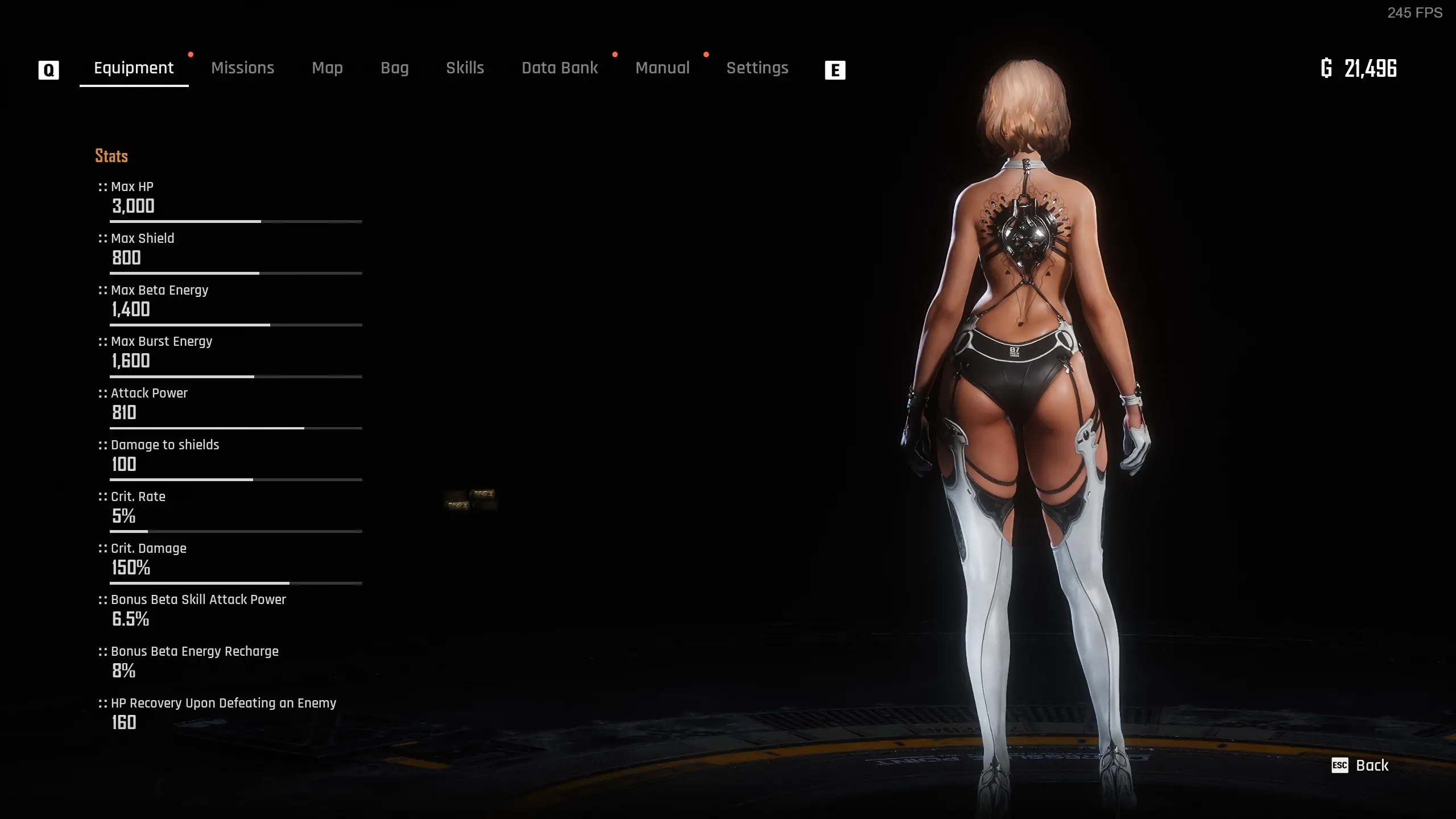Go to the Bag tab
This screenshot has width=1456, height=819.
[394, 68]
